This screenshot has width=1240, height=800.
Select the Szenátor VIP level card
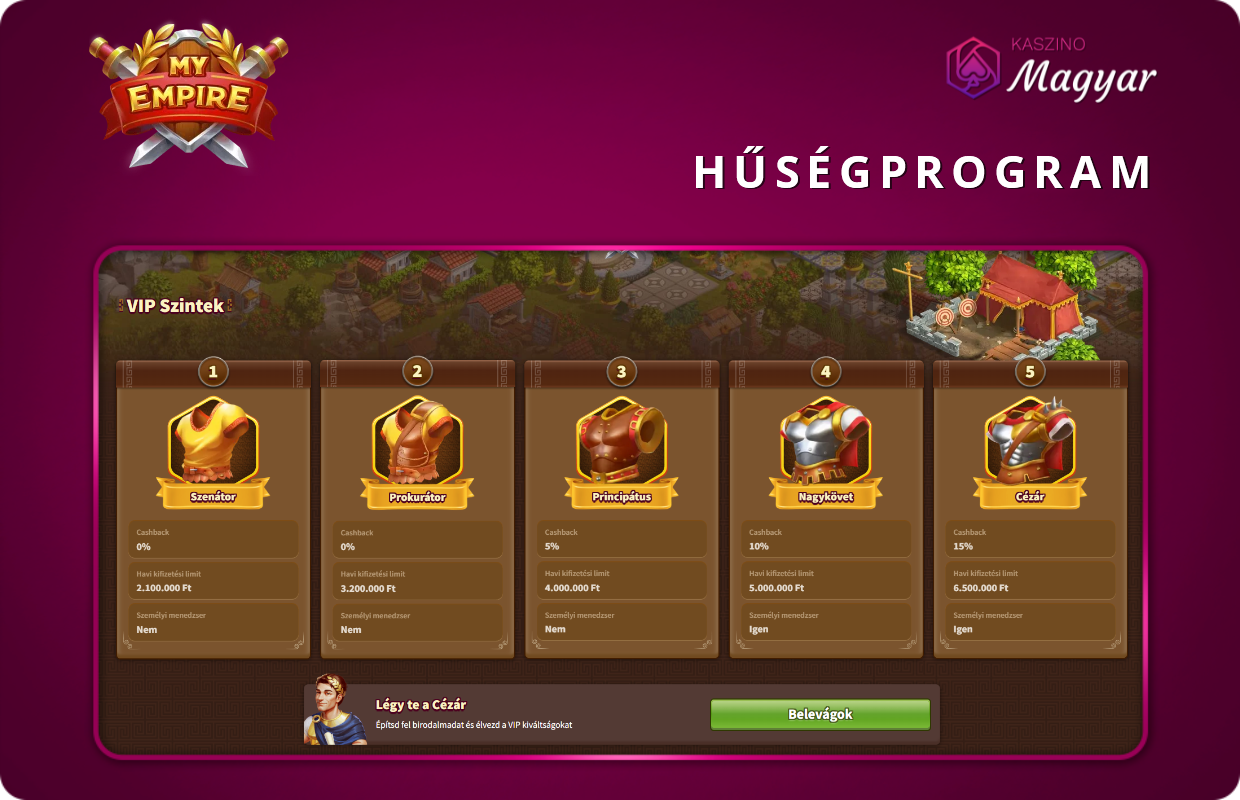(x=213, y=508)
